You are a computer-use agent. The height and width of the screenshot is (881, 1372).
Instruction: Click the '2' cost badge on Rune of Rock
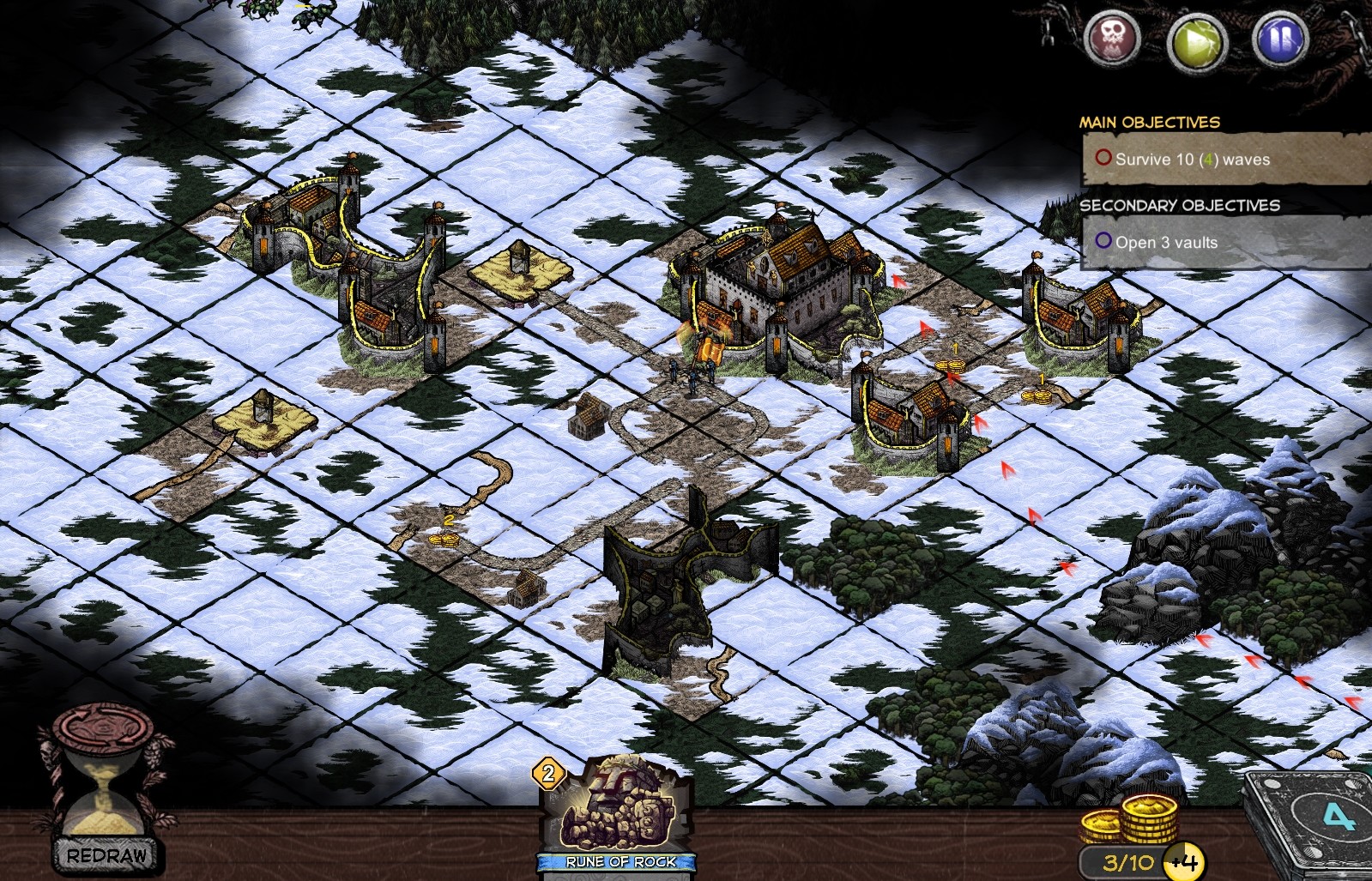click(549, 774)
